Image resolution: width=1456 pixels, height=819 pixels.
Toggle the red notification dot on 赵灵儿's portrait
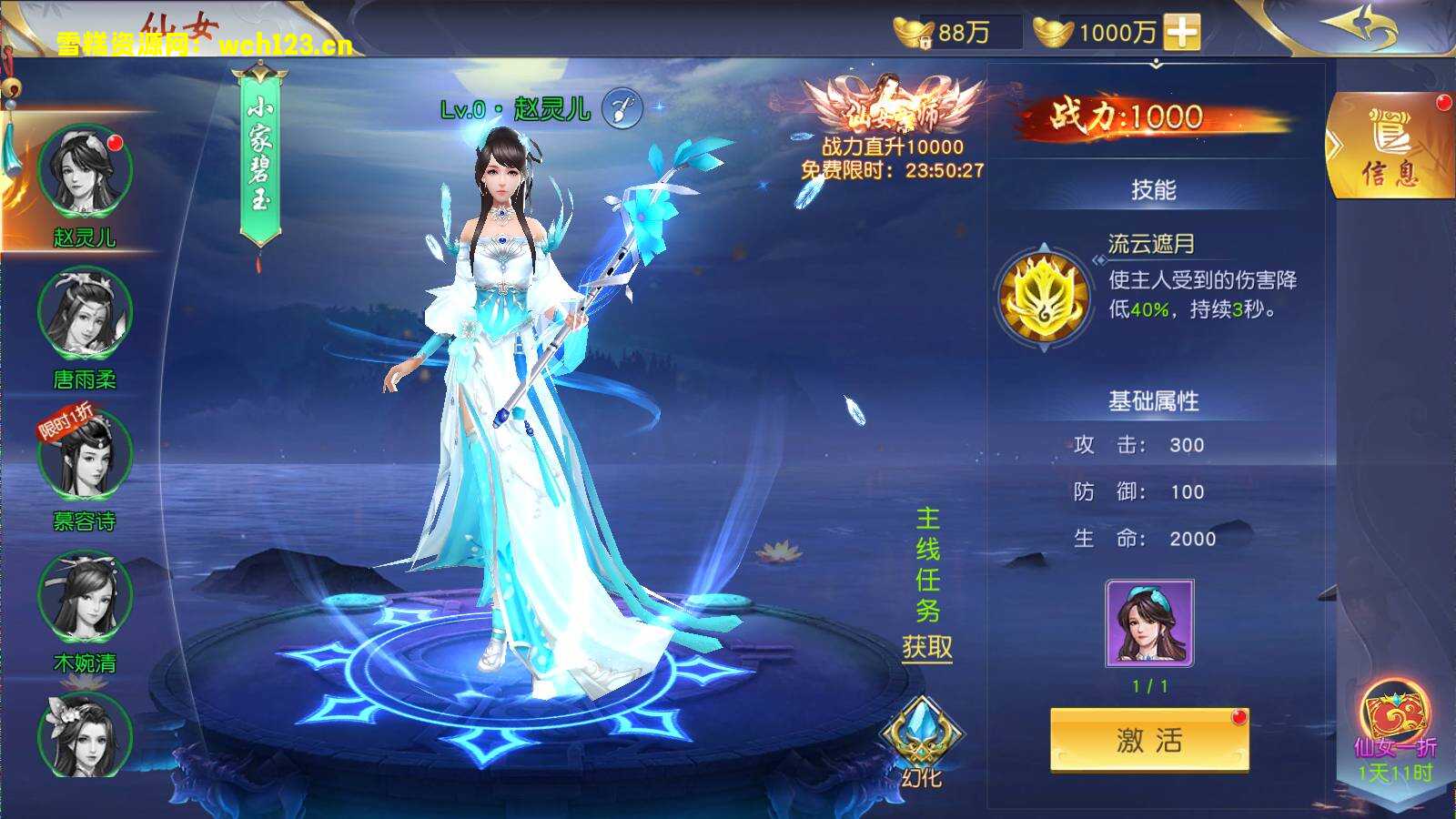(x=114, y=143)
